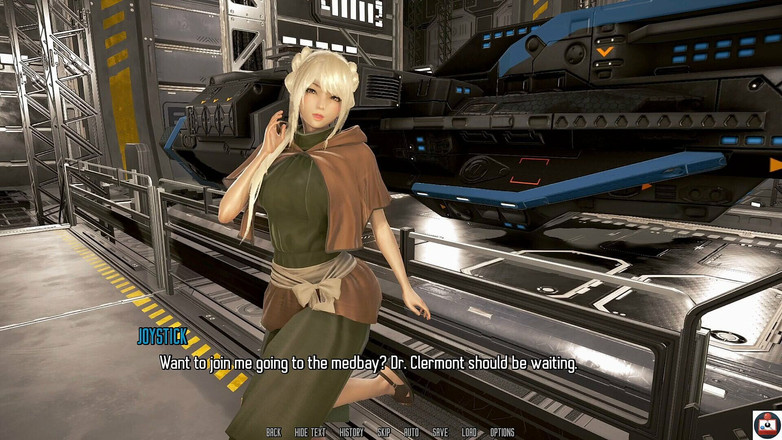
Task: Click the red icon in the bottom-right corner
Action: pyautogui.click(x=766, y=424)
